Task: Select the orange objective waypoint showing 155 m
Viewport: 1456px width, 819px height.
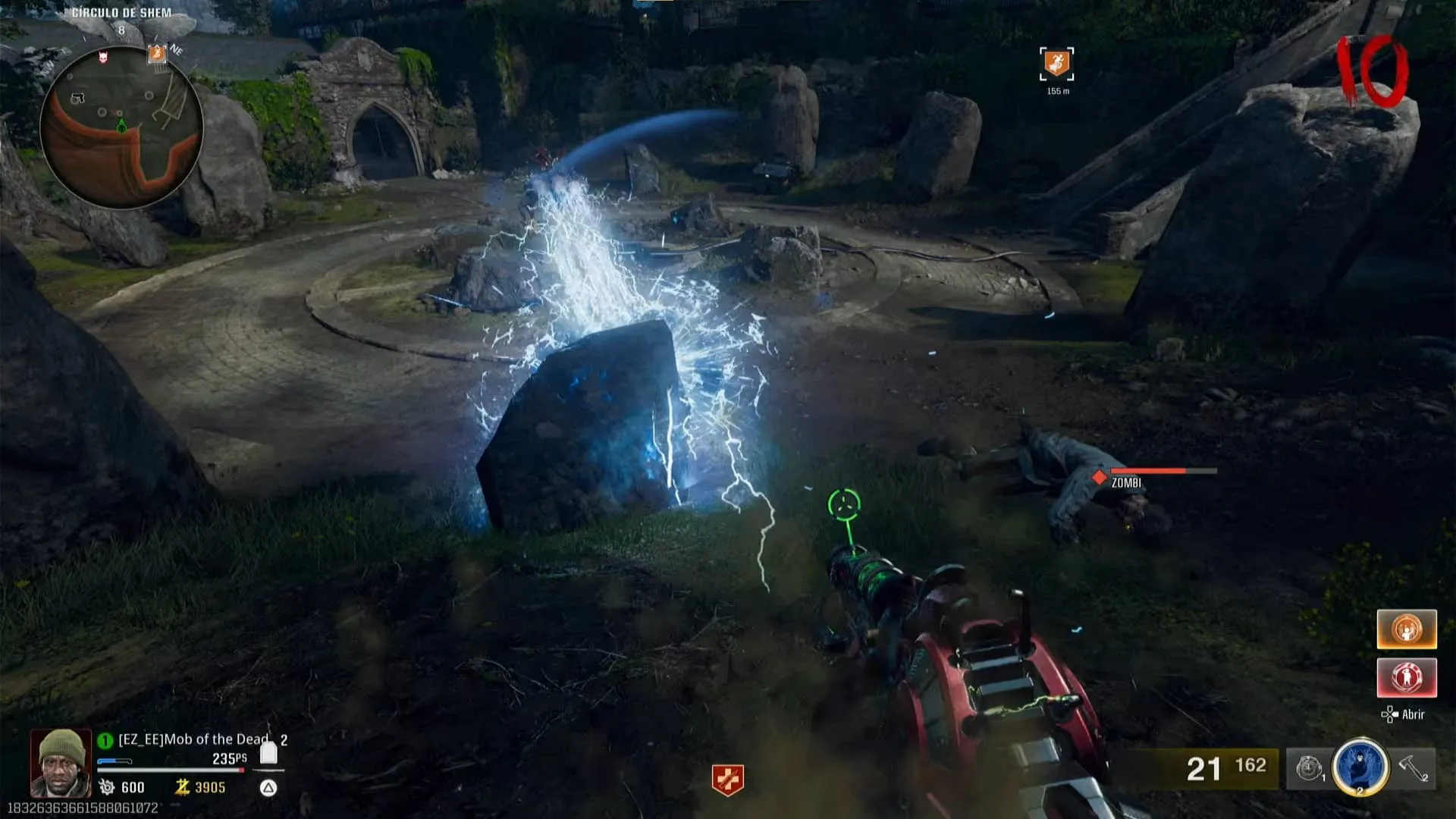Action: pos(1056,64)
